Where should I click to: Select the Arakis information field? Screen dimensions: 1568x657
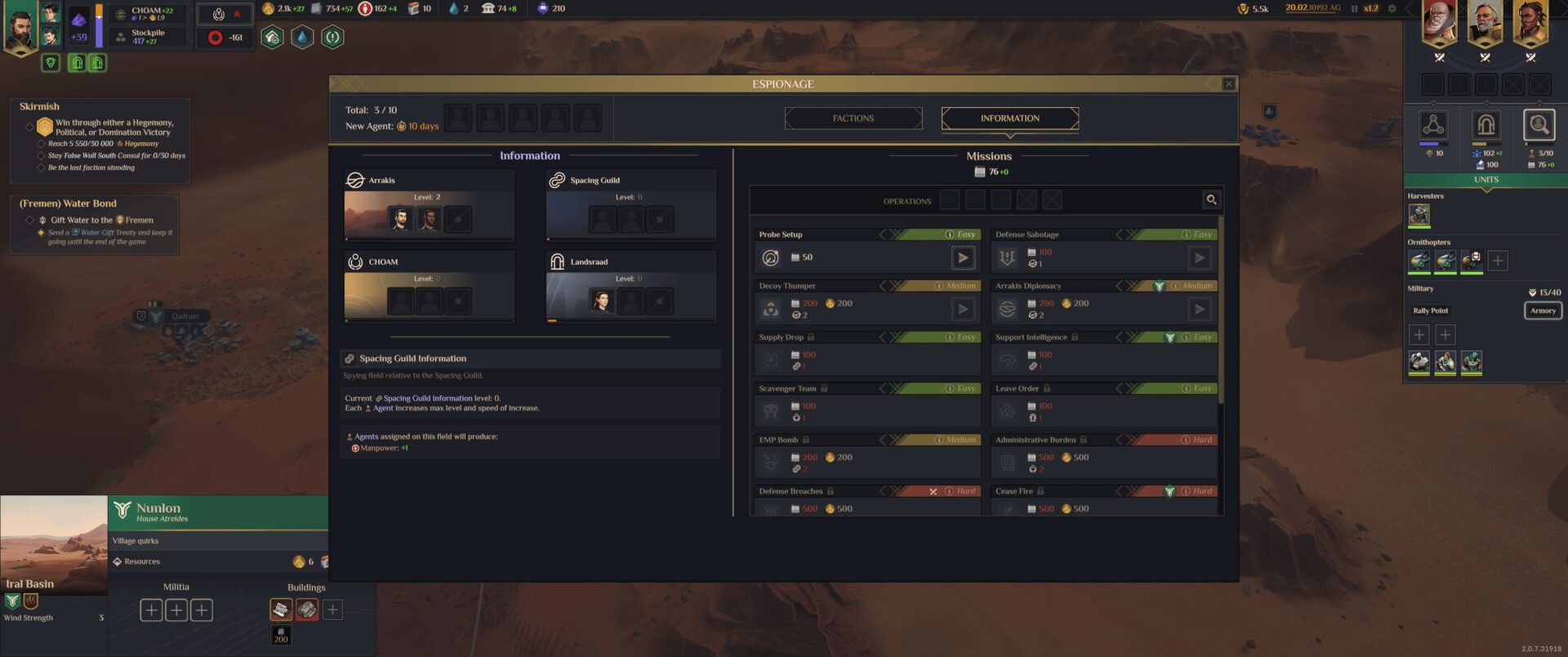coord(430,205)
